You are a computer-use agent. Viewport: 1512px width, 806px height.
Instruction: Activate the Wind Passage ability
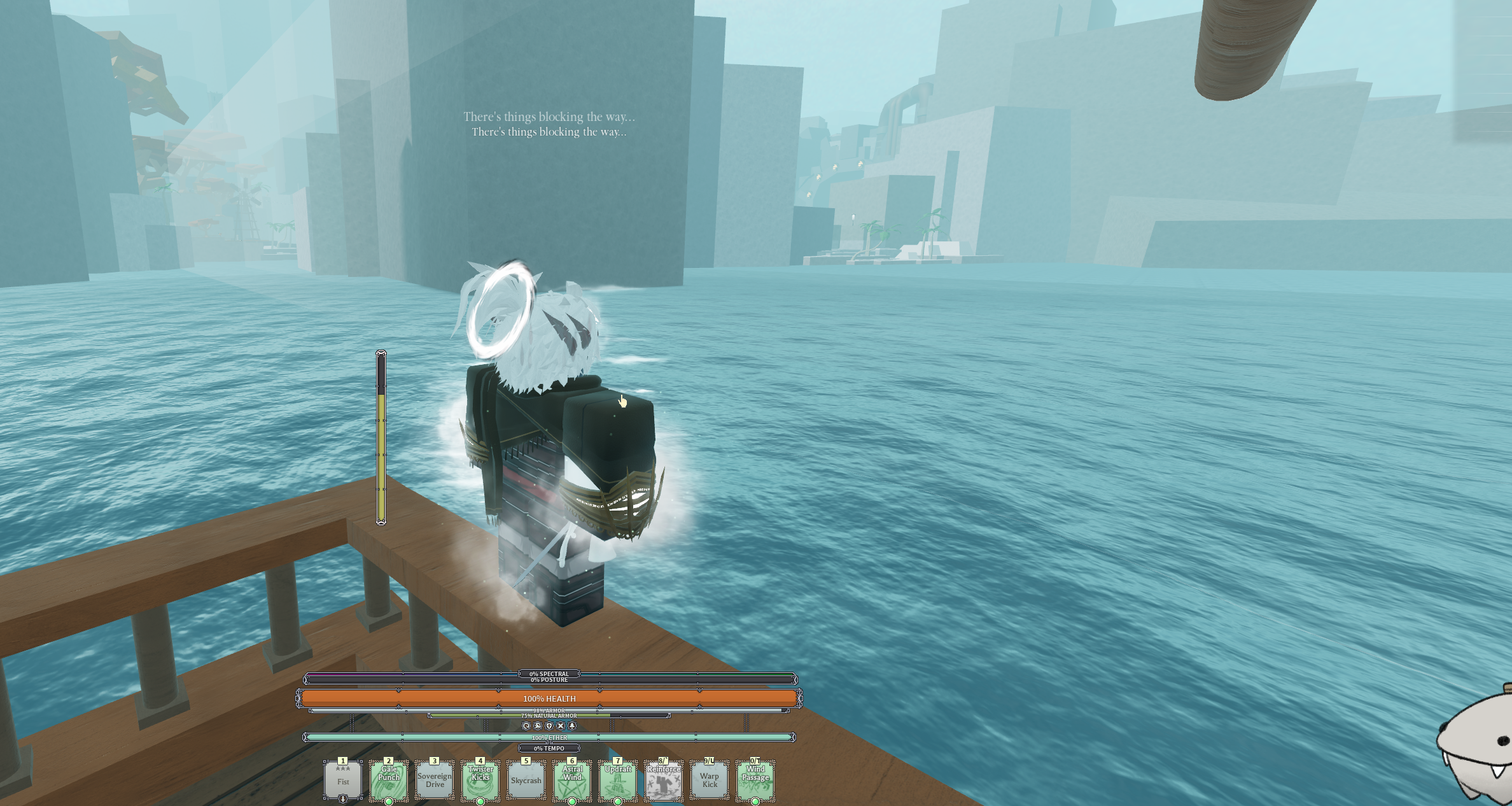[755, 780]
